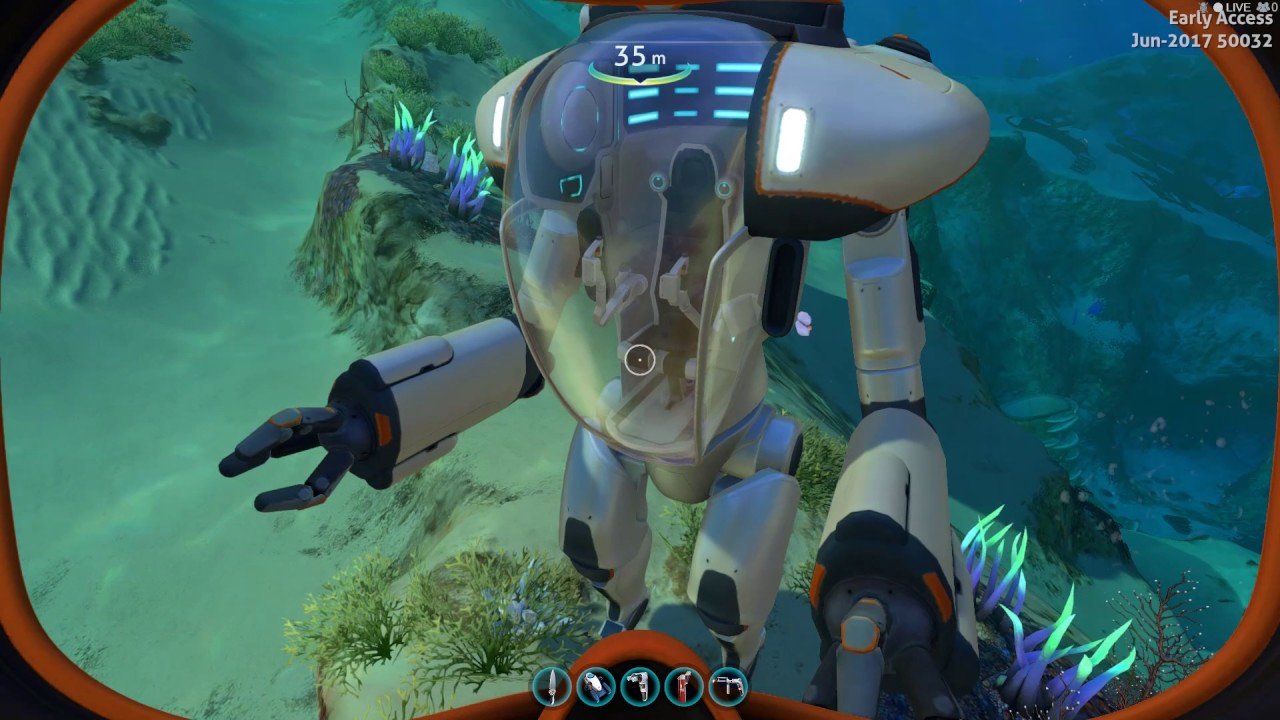Equip the habitat builder tool slot
Image resolution: width=1280 pixels, height=720 pixels.
[x=727, y=687]
